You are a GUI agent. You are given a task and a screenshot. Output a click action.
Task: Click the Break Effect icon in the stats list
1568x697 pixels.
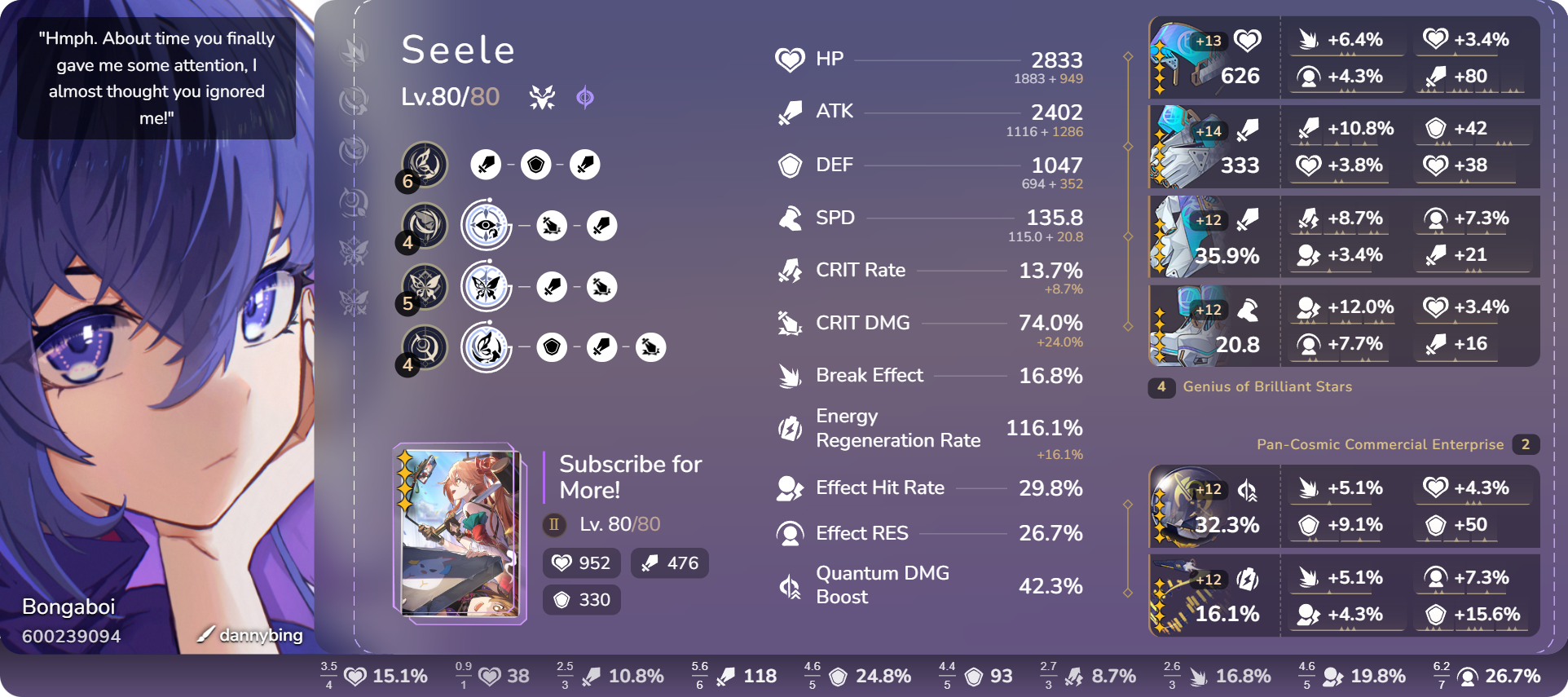pyautogui.click(x=789, y=376)
